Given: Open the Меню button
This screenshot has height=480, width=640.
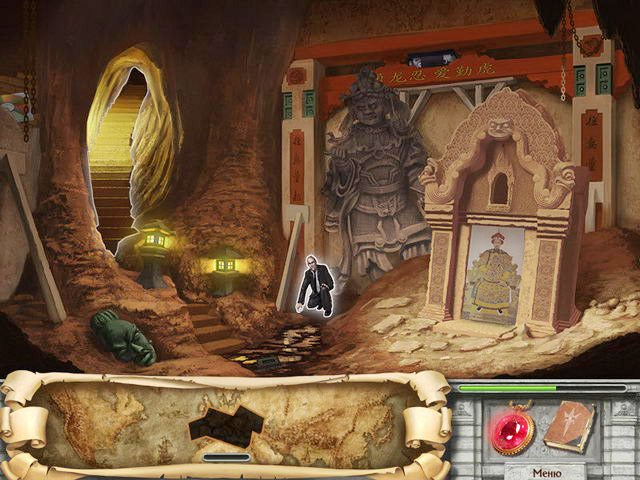Looking at the screenshot, I should tap(547, 472).
